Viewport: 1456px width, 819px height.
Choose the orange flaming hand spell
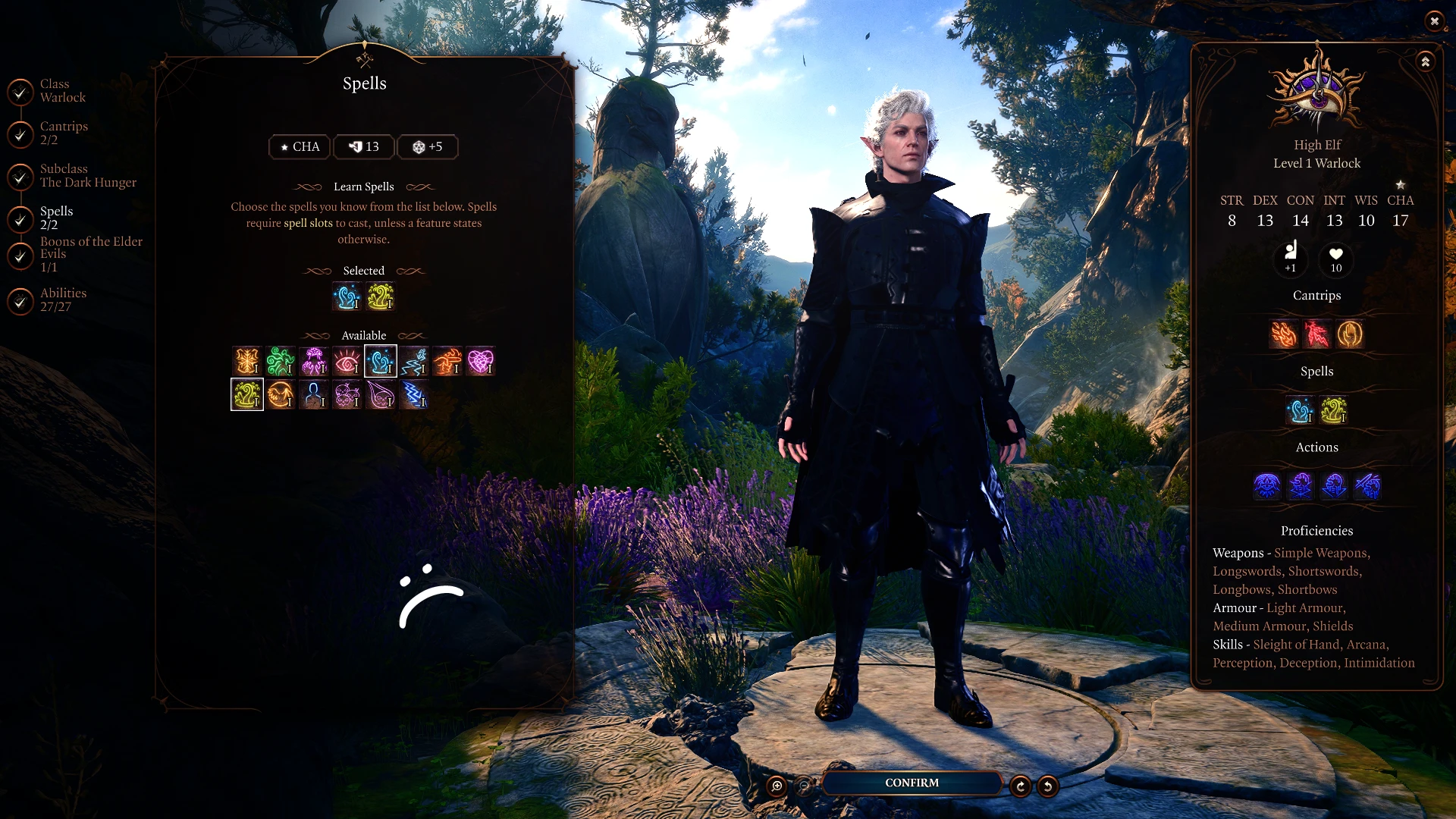pos(447,362)
